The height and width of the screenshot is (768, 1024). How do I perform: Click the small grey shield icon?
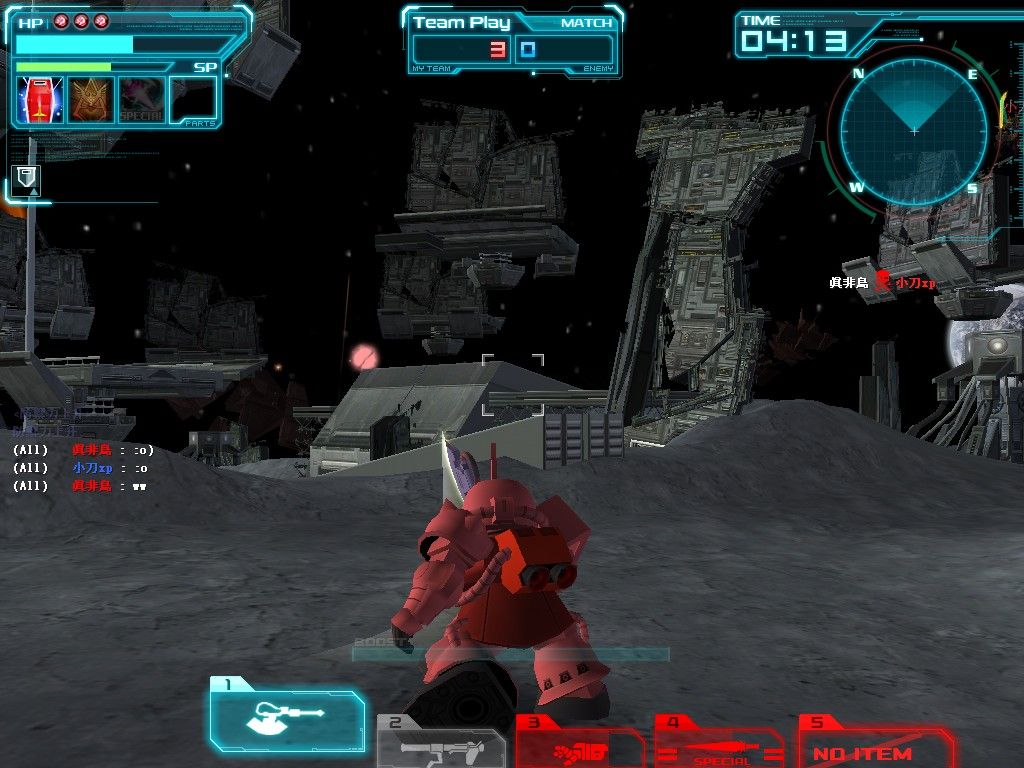[x=26, y=181]
